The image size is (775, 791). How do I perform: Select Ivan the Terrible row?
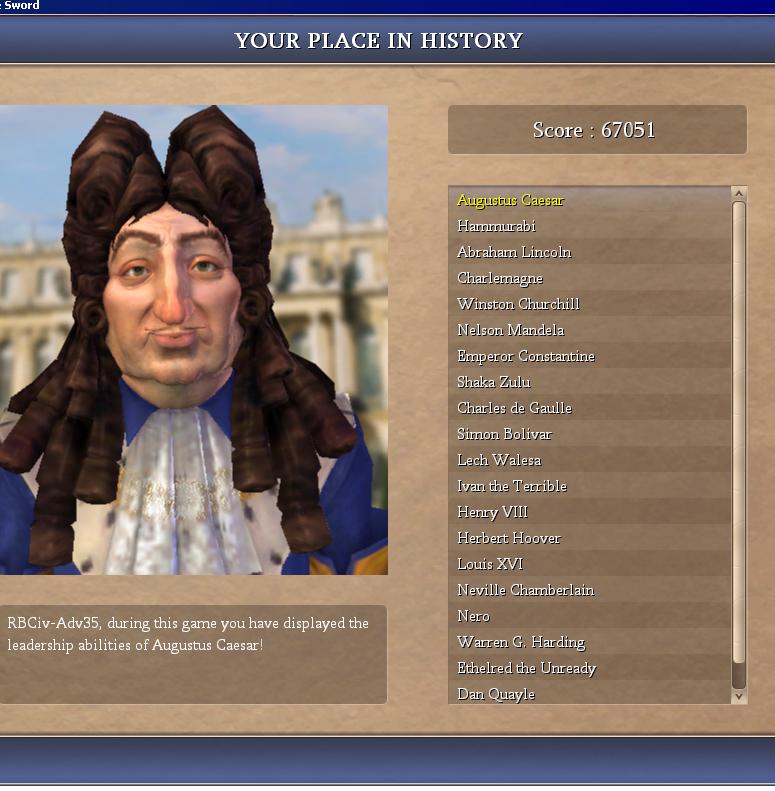pyautogui.click(x=511, y=486)
